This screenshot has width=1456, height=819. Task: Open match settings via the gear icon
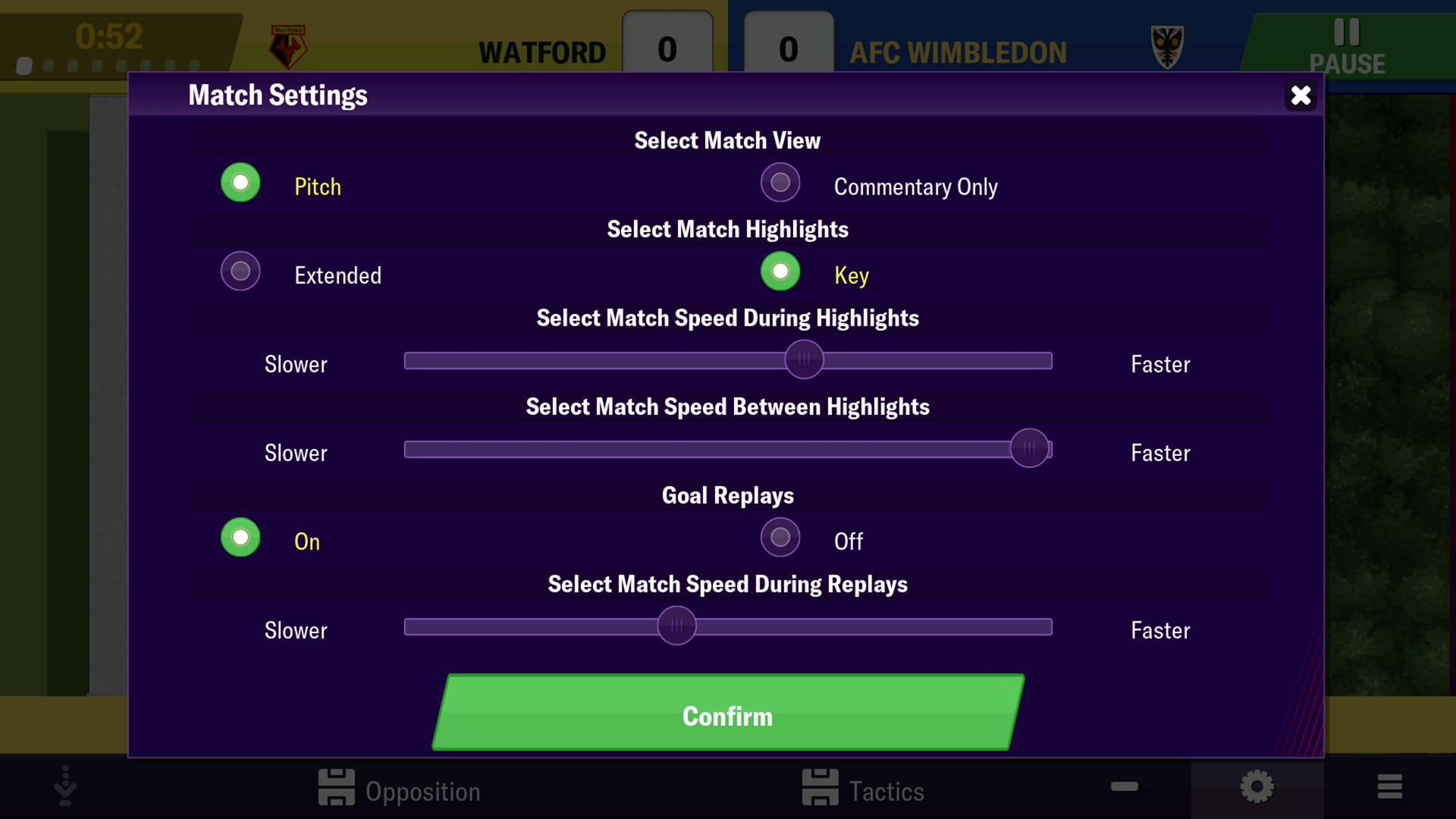tap(1257, 788)
